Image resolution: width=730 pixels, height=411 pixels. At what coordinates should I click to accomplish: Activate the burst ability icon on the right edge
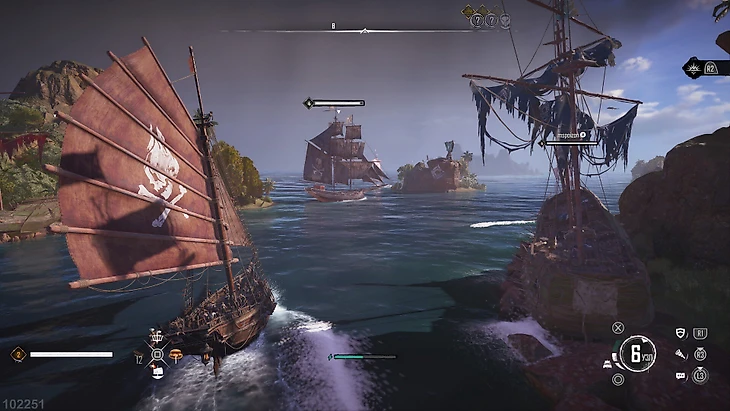(693, 68)
